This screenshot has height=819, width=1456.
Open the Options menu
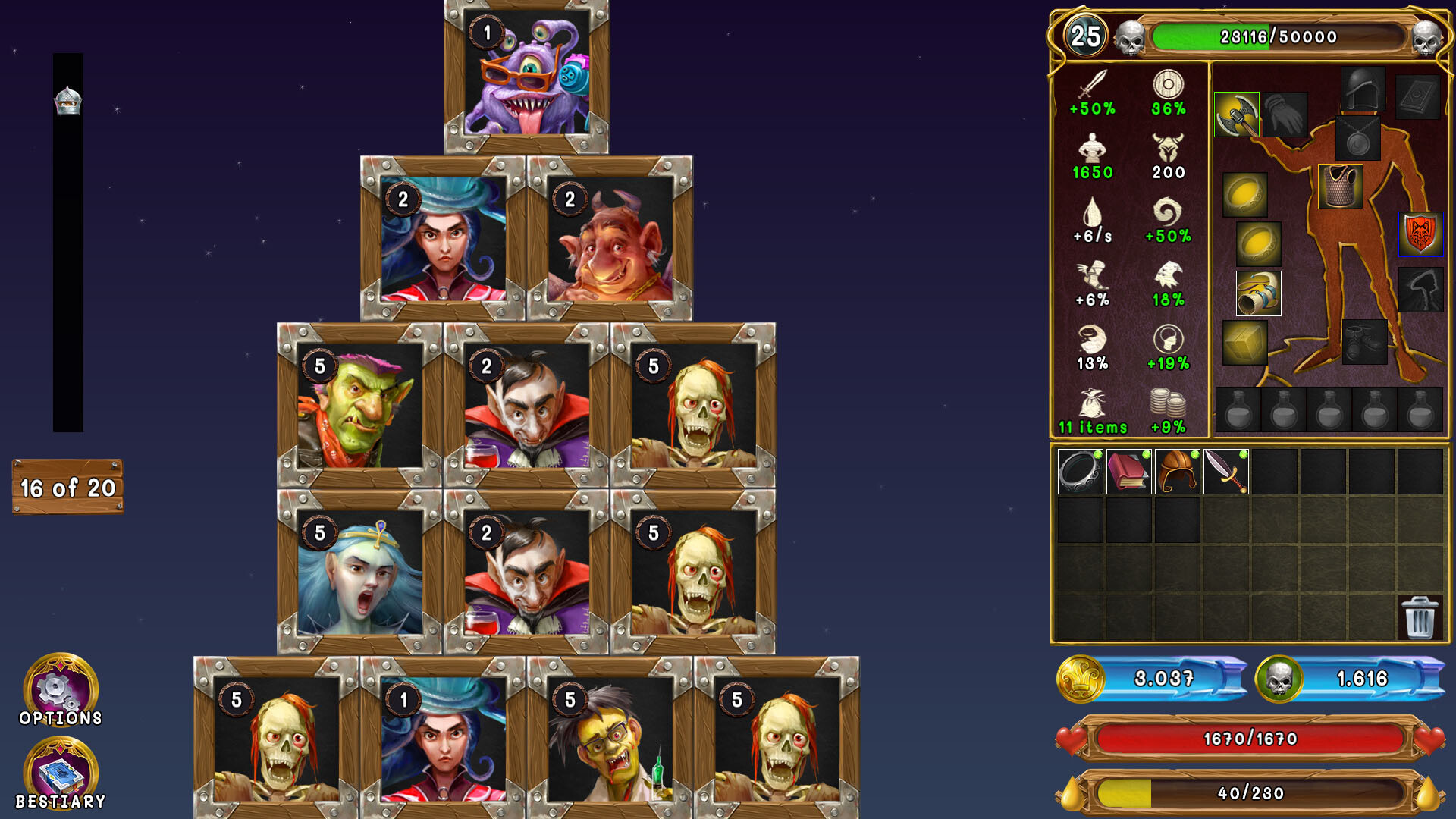coord(61,689)
